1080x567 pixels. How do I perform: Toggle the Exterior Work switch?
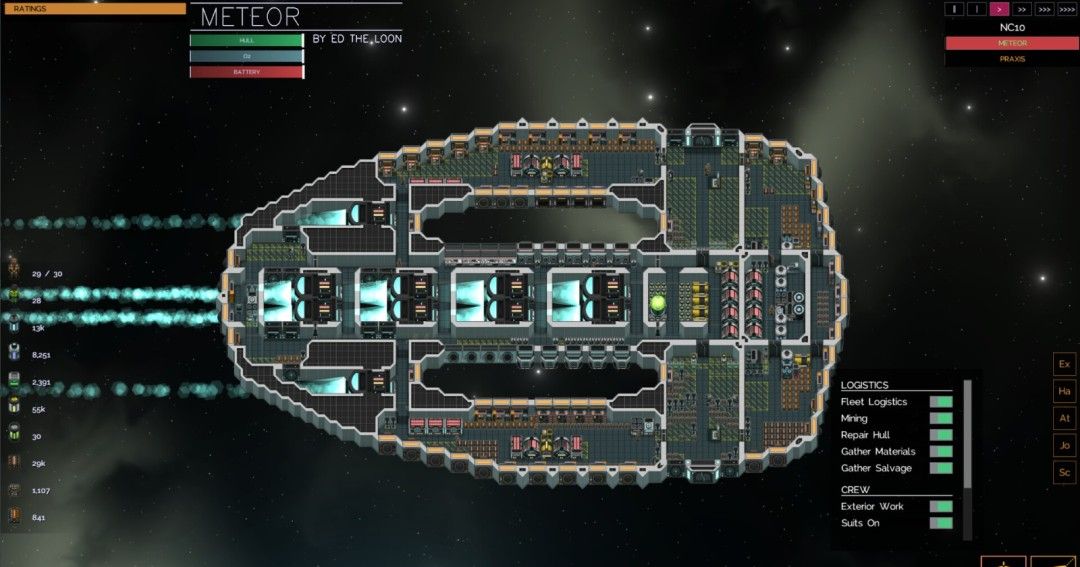point(940,506)
